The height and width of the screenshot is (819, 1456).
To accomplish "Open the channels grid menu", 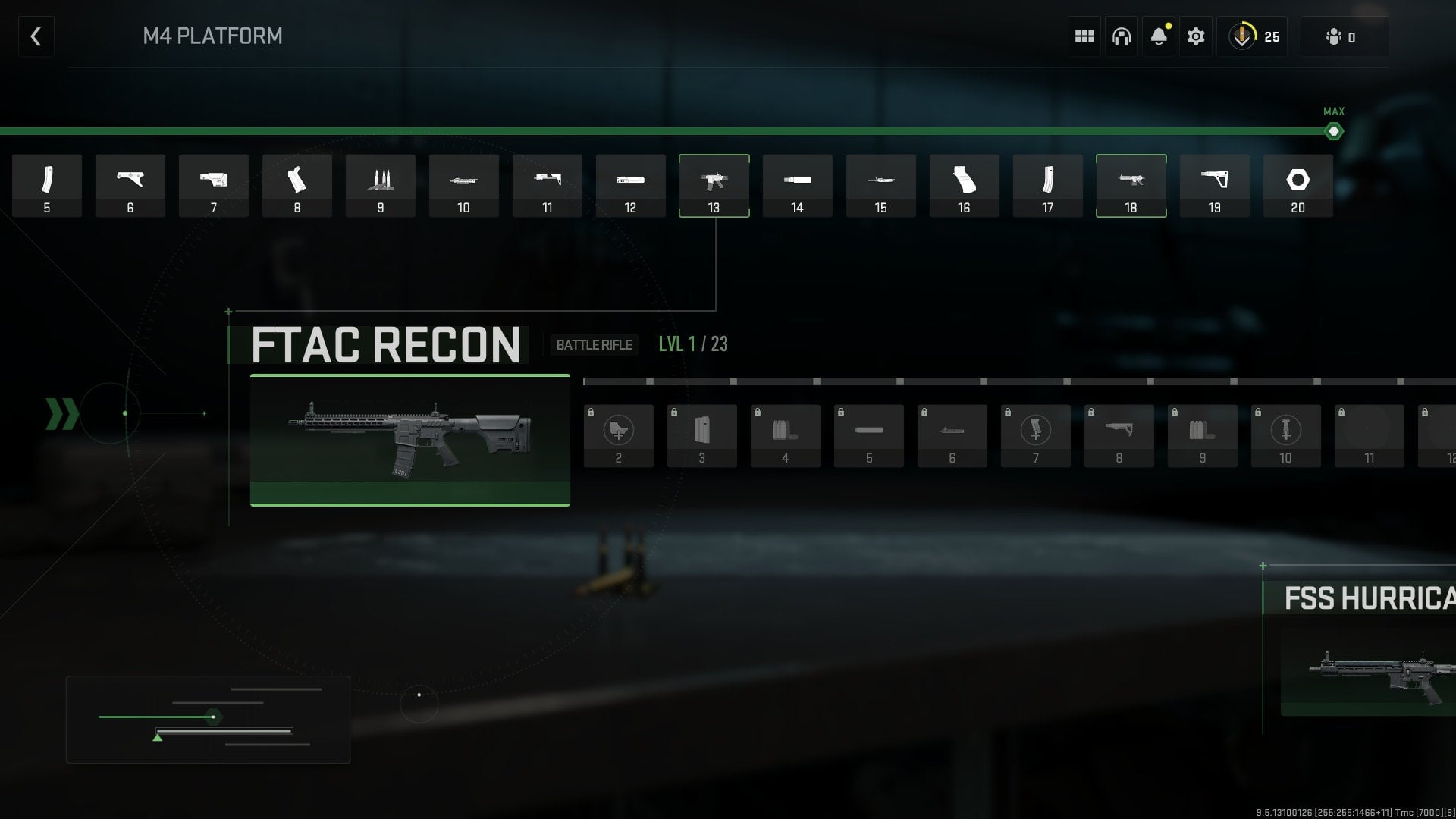I will [x=1083, y=36].
